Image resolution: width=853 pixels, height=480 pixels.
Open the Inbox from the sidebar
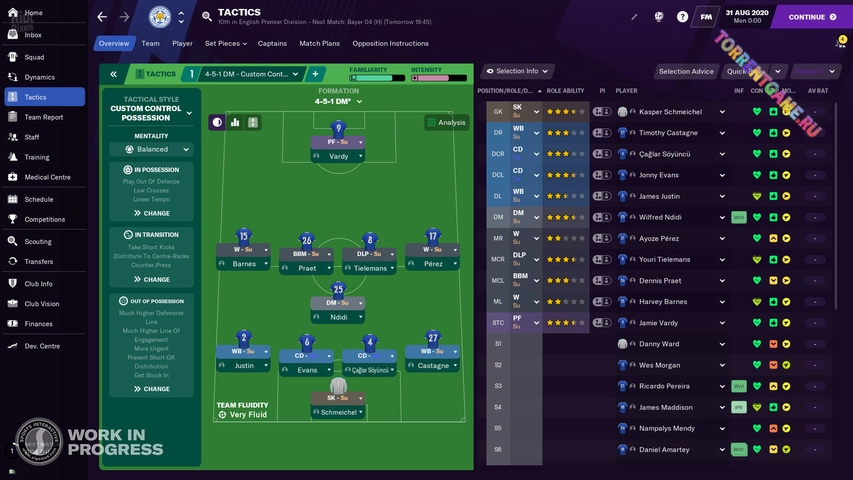coord(33,35)
